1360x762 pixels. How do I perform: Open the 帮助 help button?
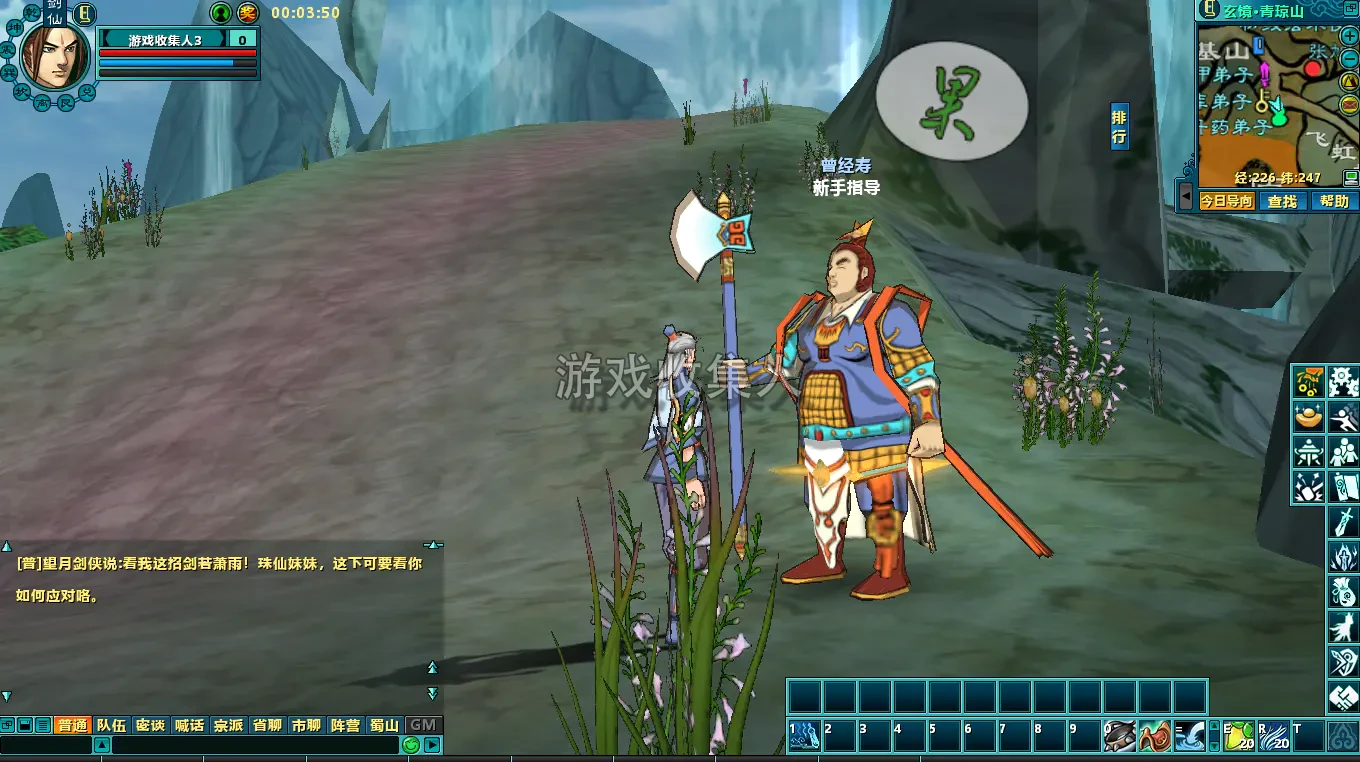click(1334, 201)
